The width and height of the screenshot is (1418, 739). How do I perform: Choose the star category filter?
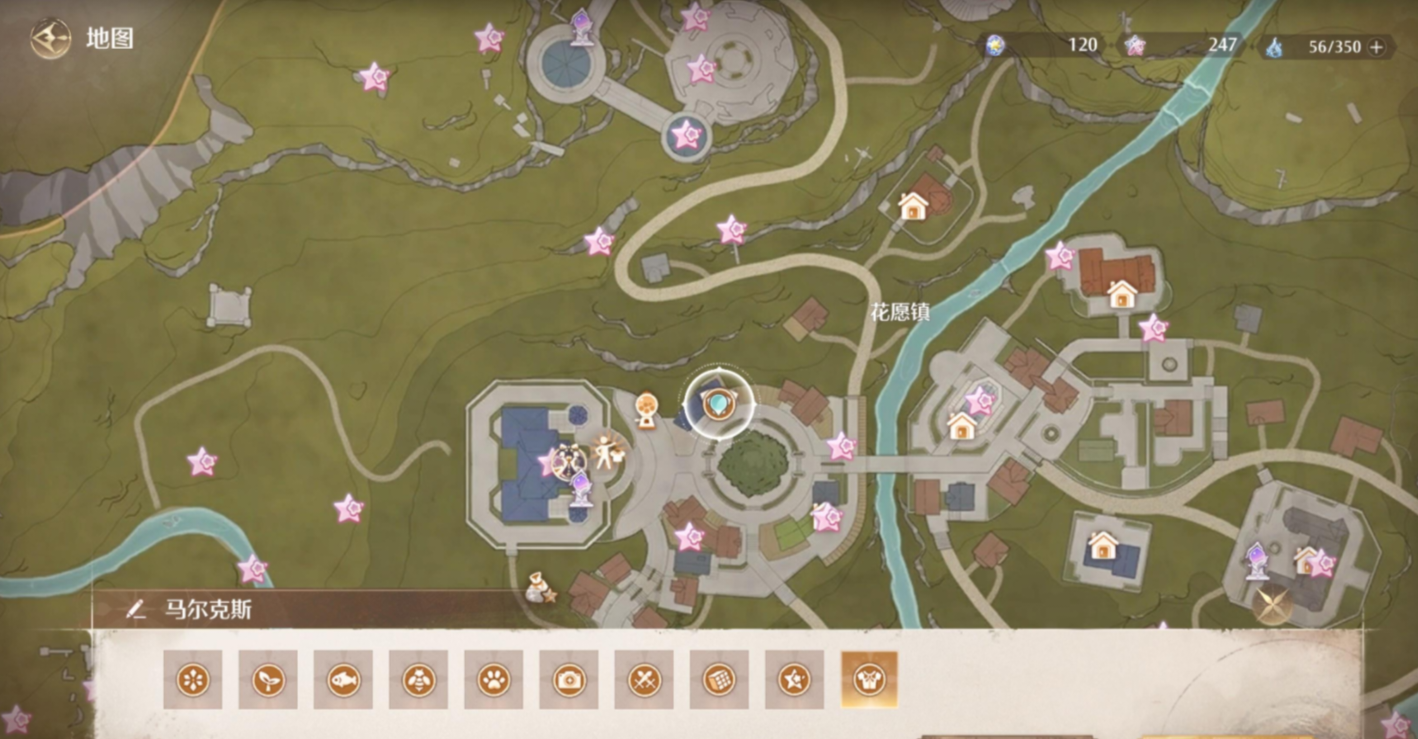pyautogui.click(x=794, y=680)
